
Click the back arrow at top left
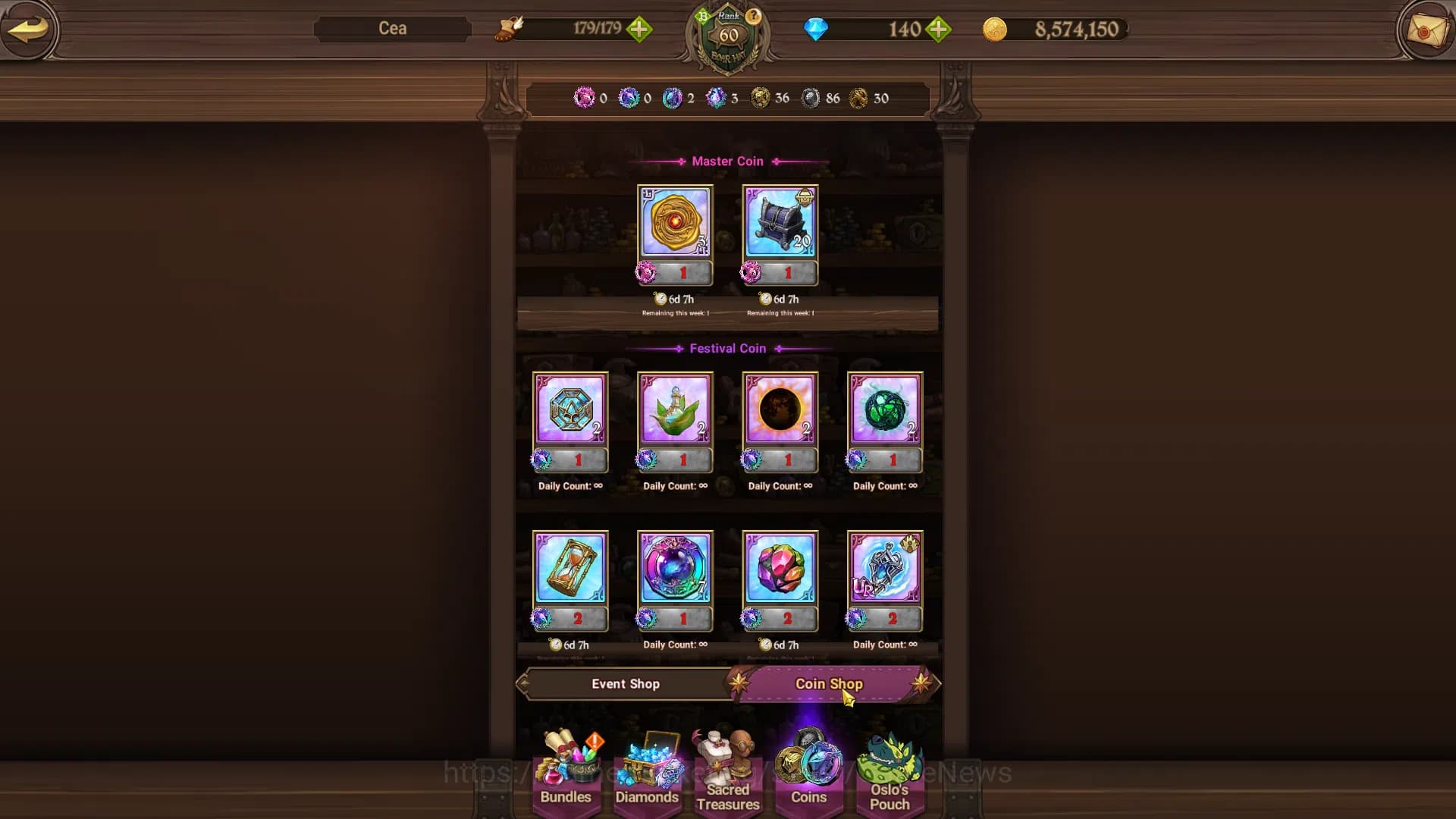click(x=30, y=30)
